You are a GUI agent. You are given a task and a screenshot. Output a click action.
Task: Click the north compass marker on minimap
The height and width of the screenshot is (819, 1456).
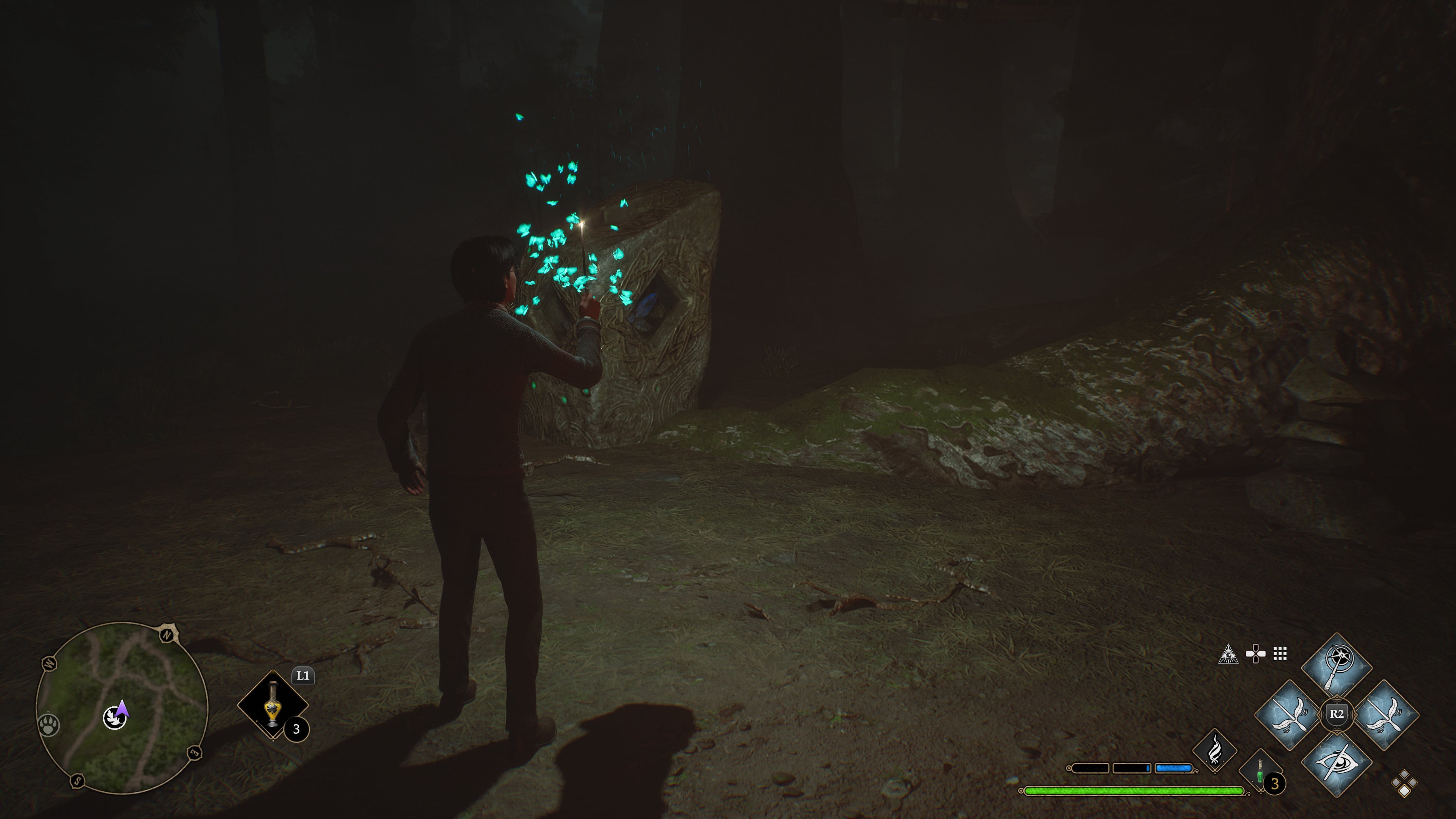point(167,635)
